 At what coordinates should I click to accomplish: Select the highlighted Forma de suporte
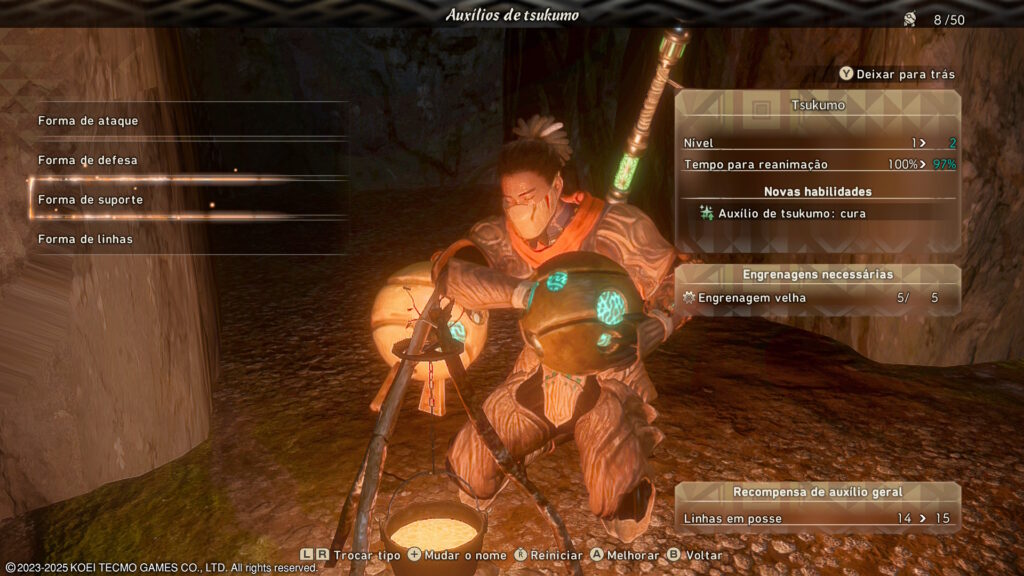[91, 200]
